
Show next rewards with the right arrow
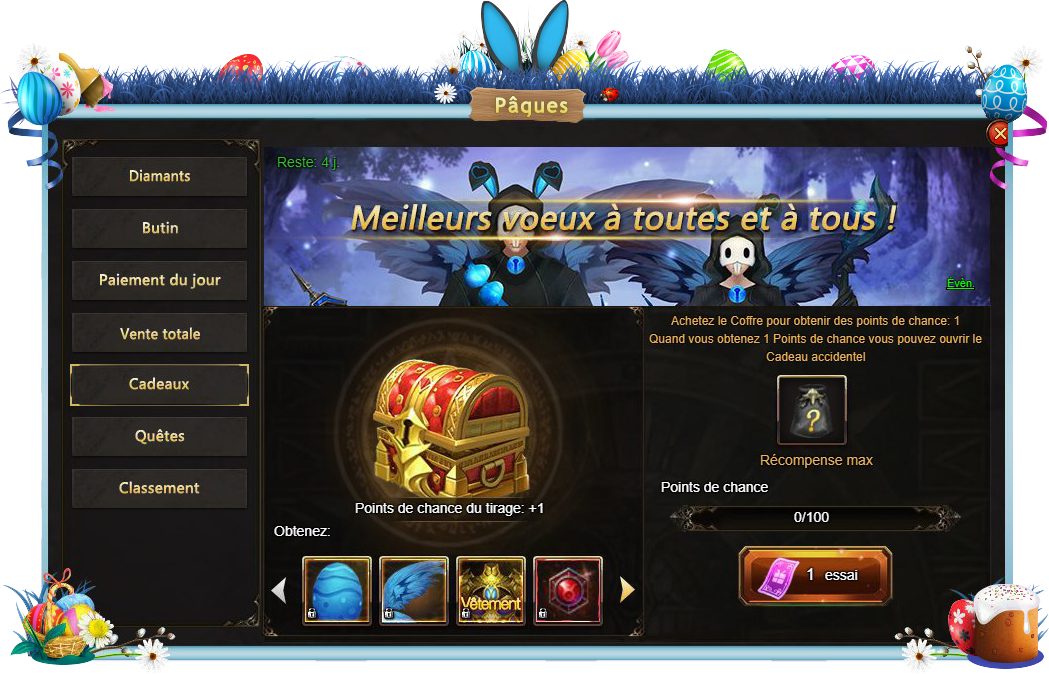(627, 591)
